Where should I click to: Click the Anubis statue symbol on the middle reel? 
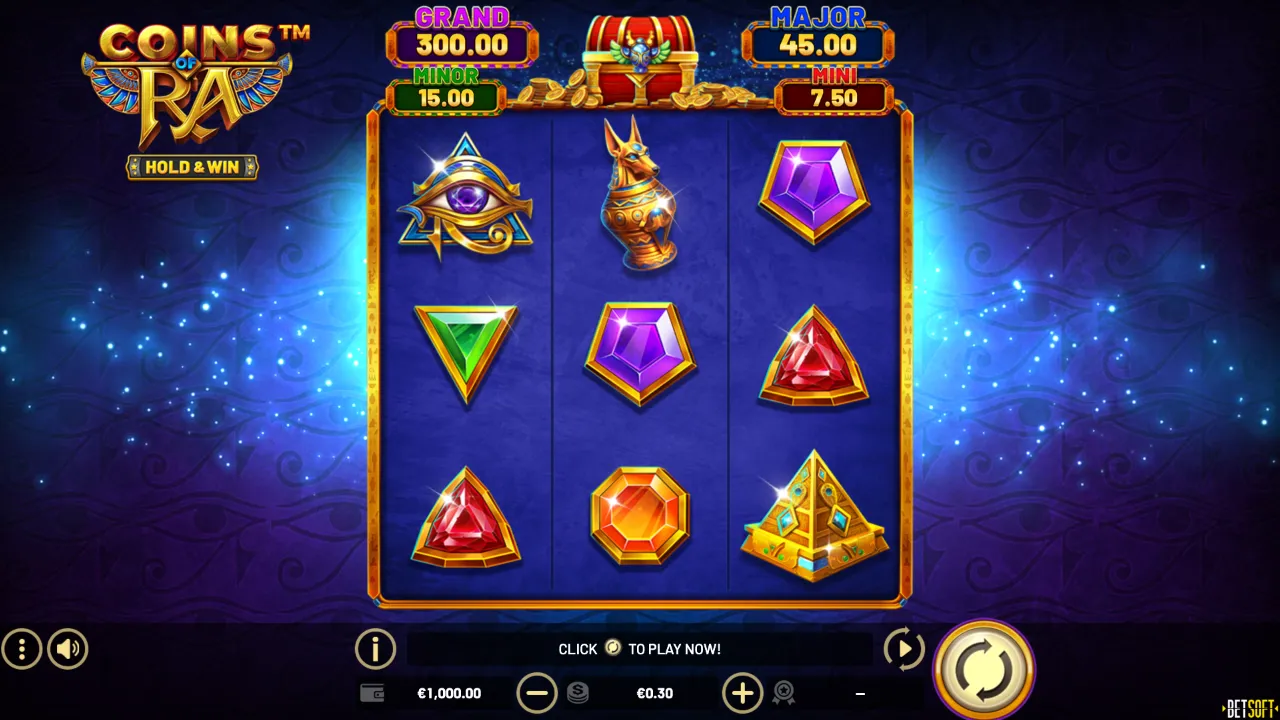pos(640,195)
